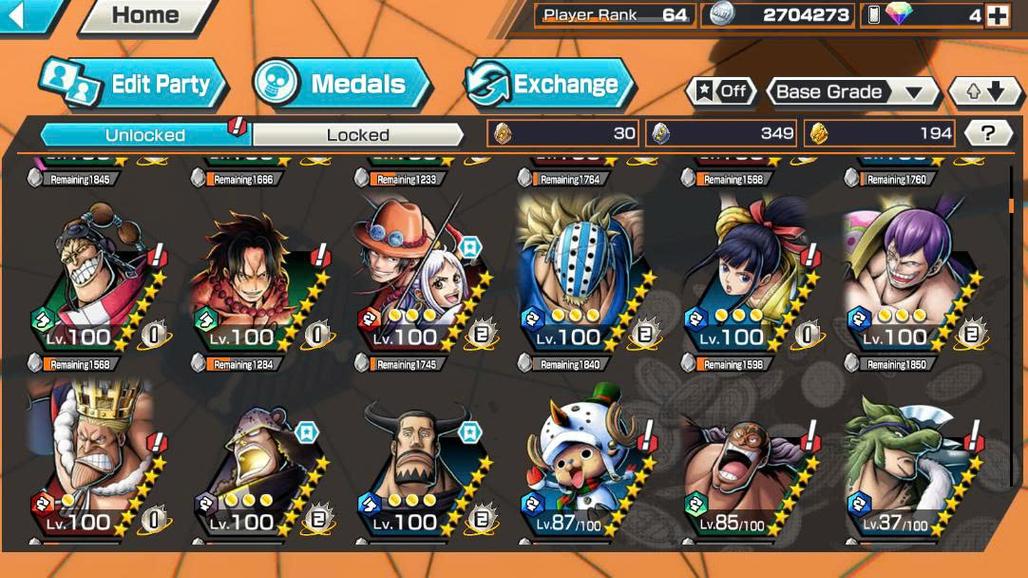Screen dimensions: 1028x578
Task: Open the Medals menu
Action: coord(341,84)
